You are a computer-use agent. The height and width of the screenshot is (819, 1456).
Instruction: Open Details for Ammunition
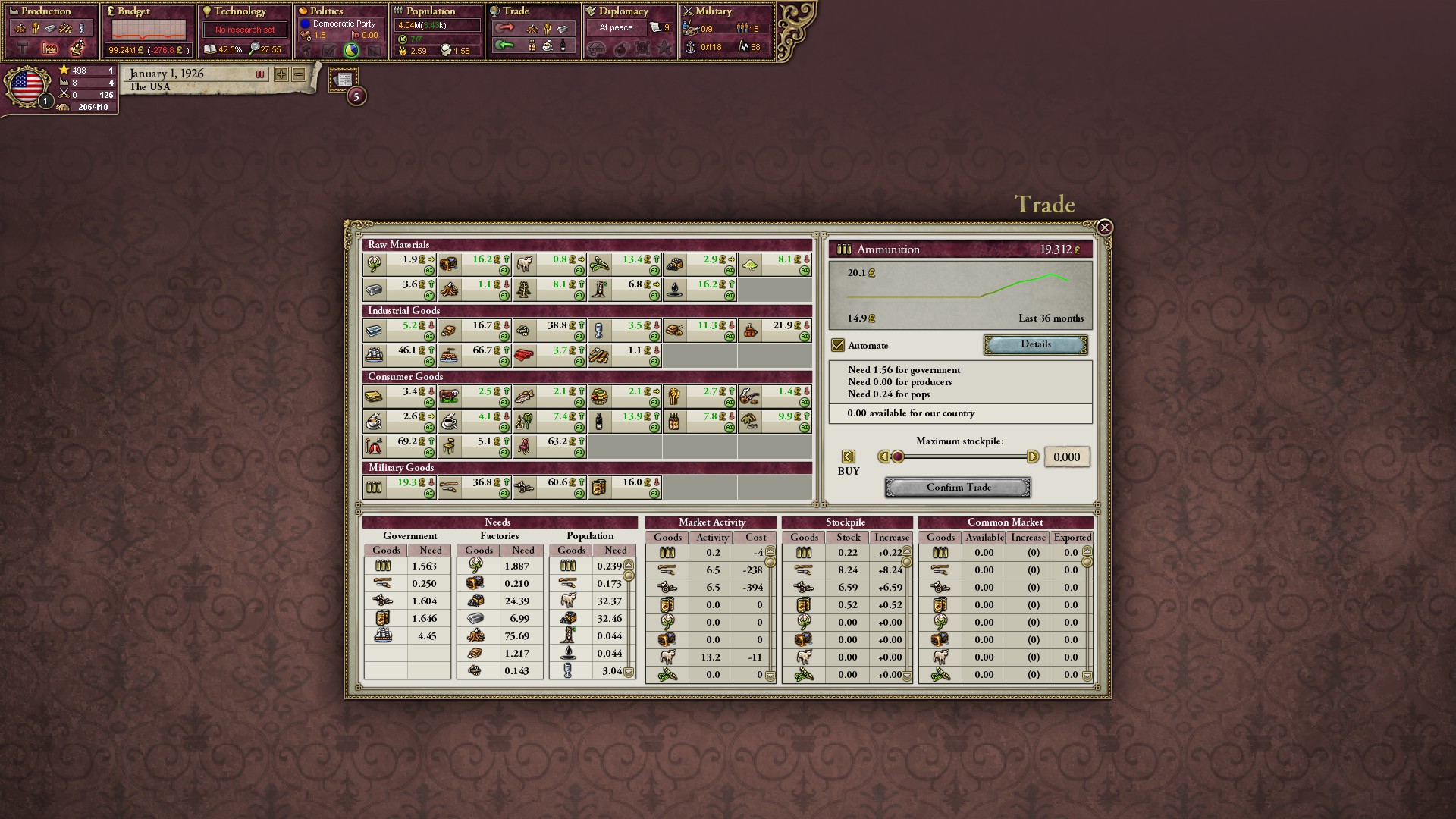(1034, 344)
